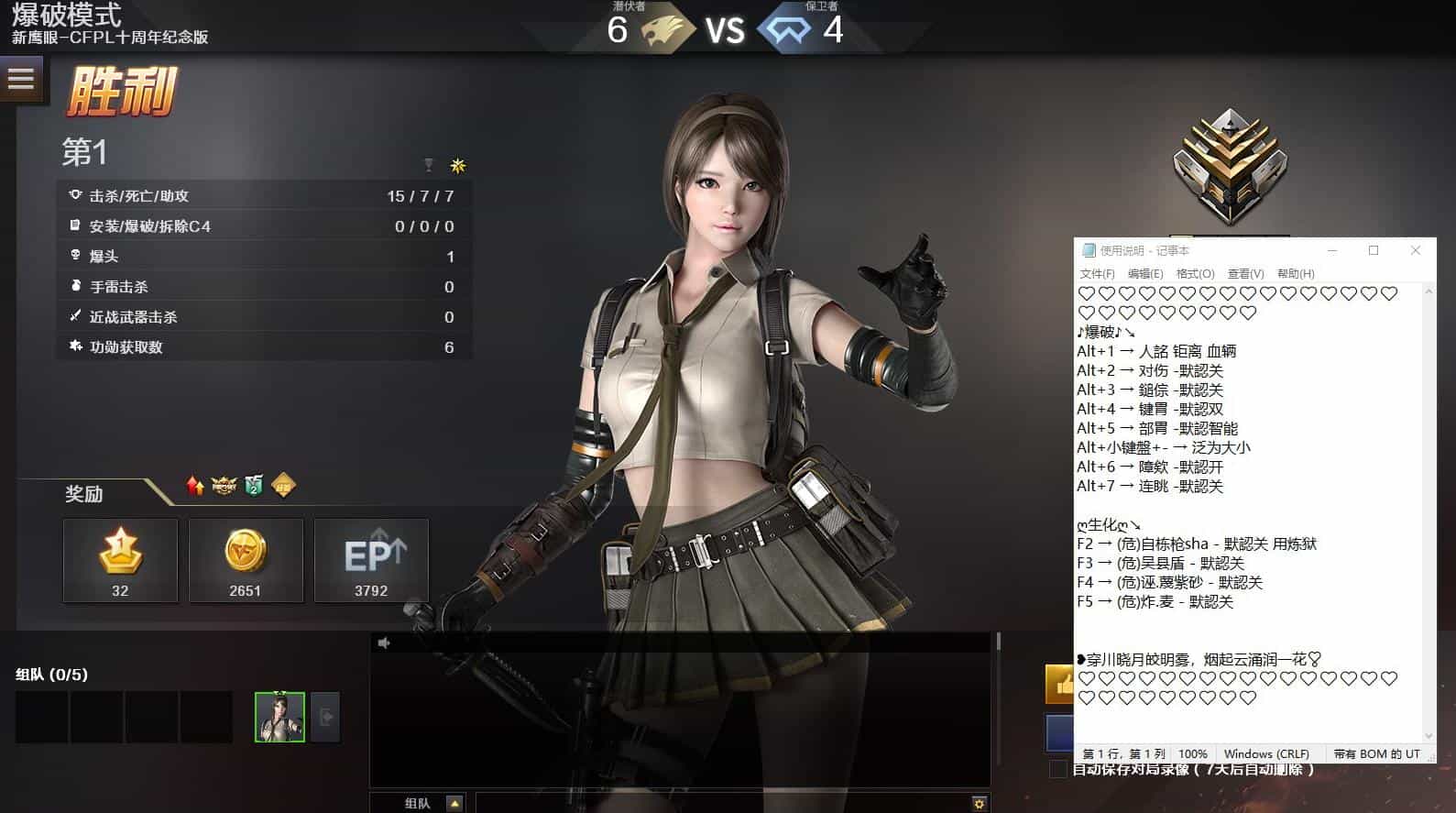Click the gold star badge above the stats
1456x813 pixels.
tap(458, 166)
